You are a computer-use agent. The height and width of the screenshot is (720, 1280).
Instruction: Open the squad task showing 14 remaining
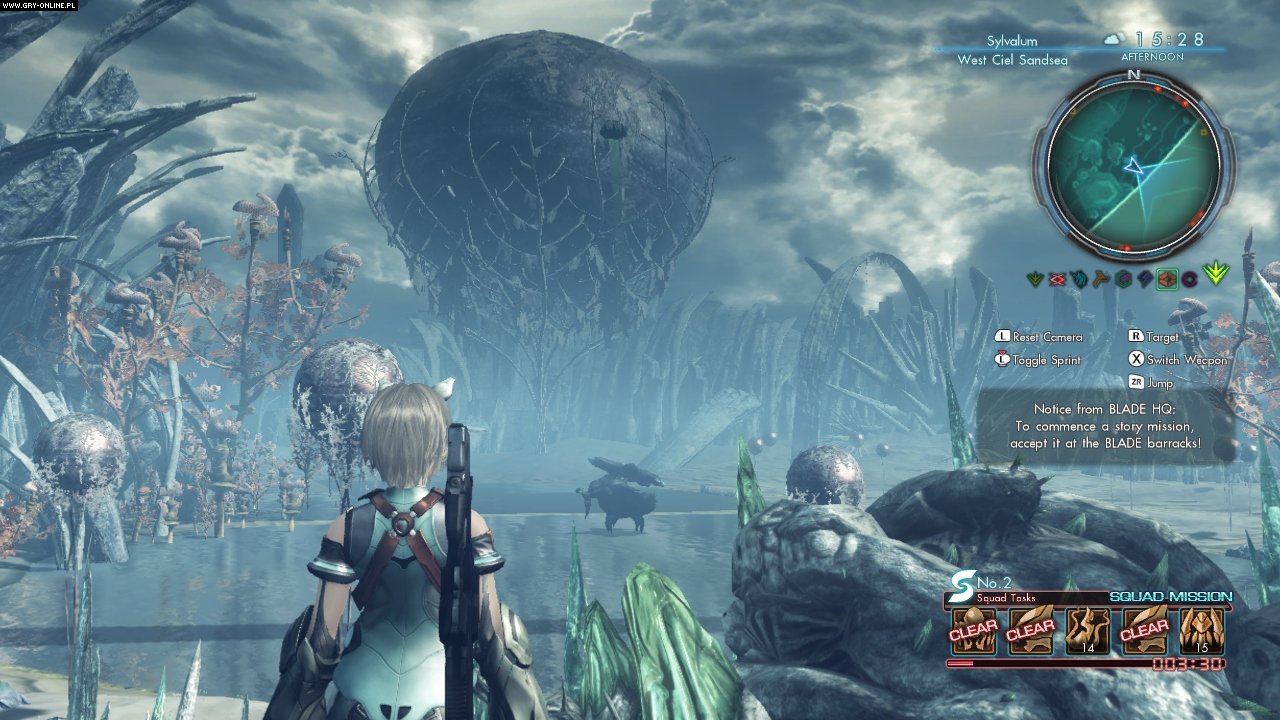point(1087,631)
